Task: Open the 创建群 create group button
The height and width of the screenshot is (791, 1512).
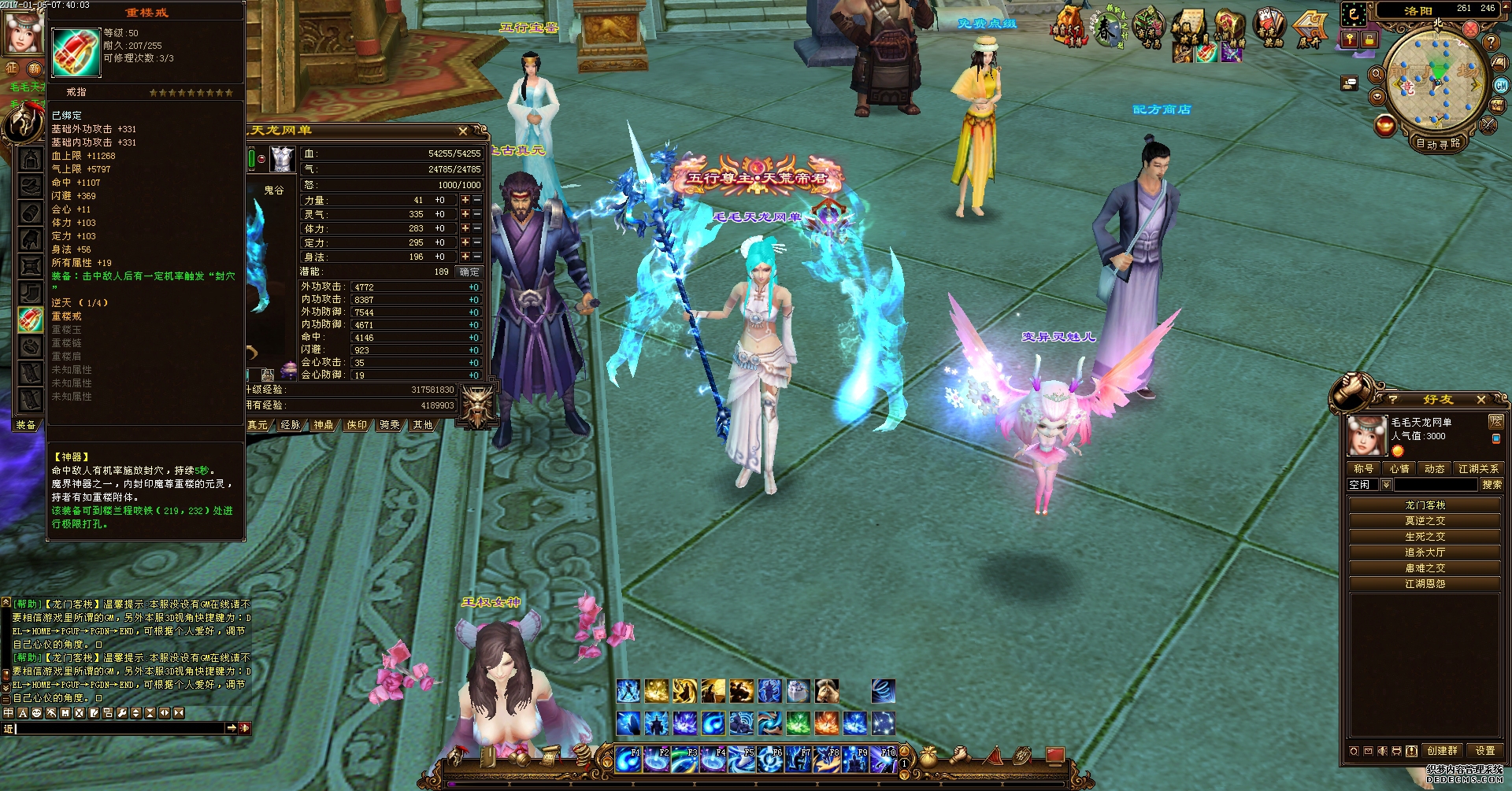Action: 1442,751
